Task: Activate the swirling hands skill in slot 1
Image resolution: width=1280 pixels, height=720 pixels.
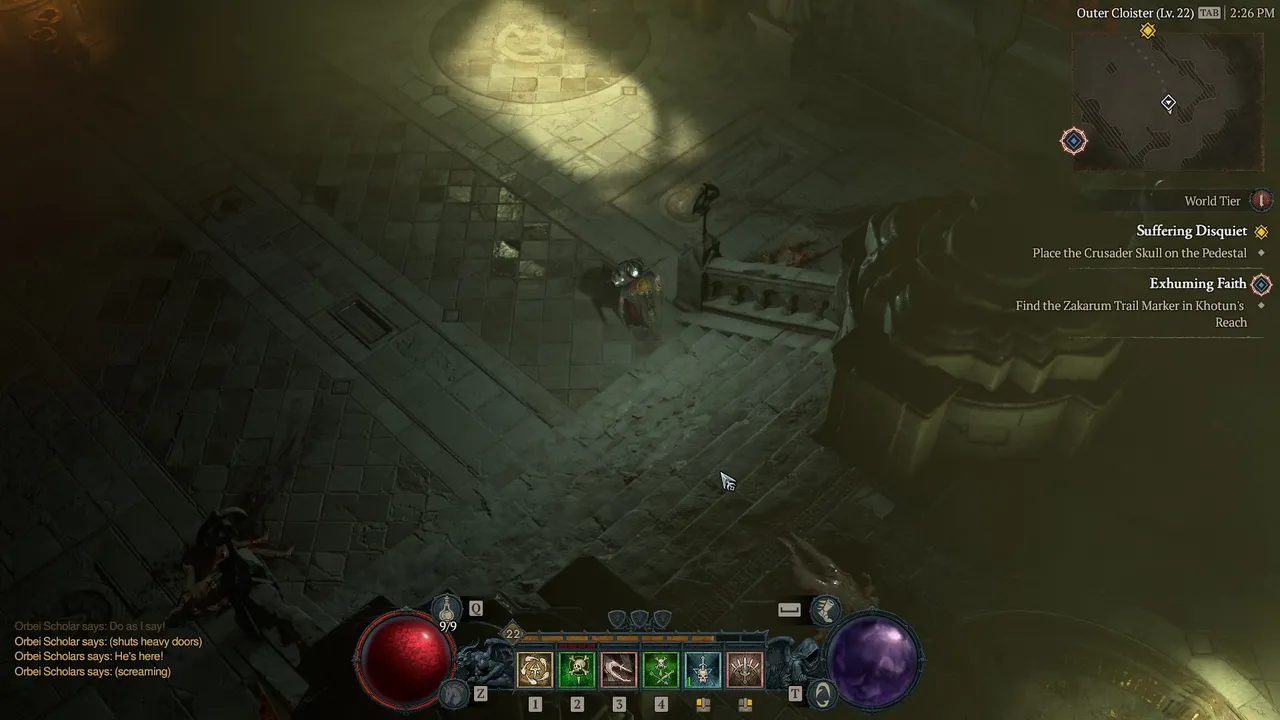Action: [x=535, y=669]
